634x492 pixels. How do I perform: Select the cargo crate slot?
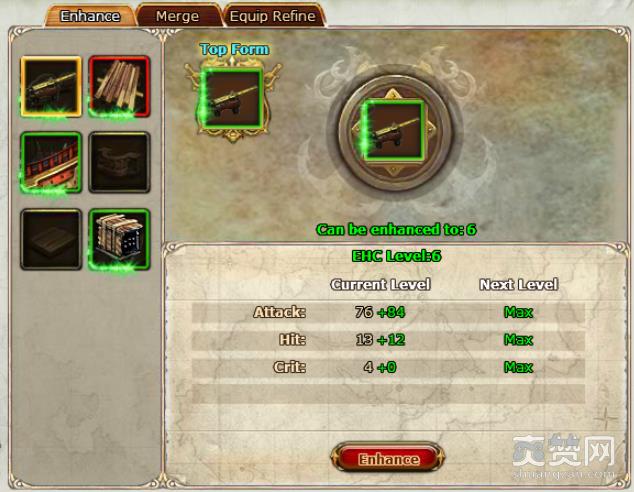point(119,239)
